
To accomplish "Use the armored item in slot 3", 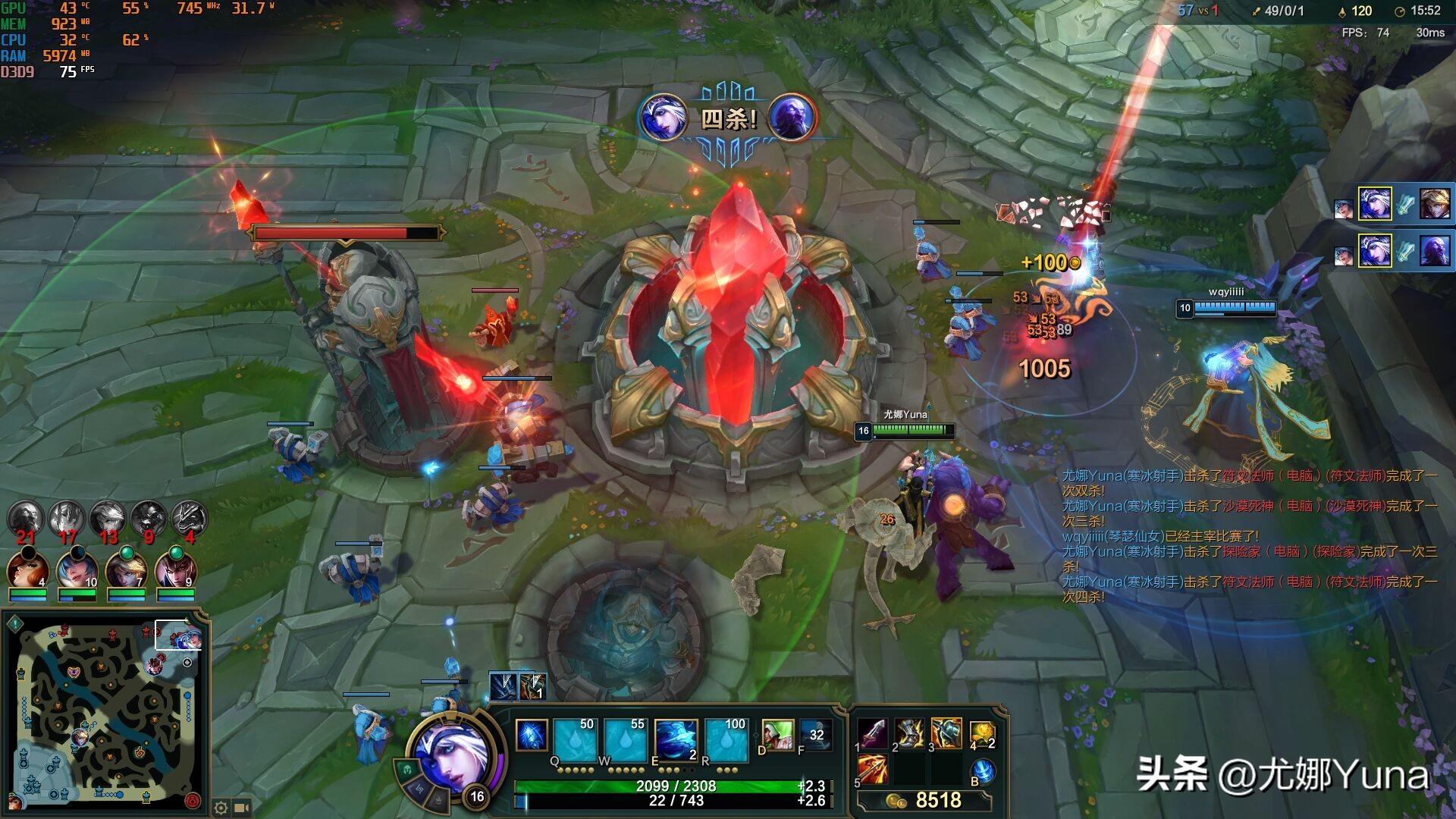I will 946,734.
